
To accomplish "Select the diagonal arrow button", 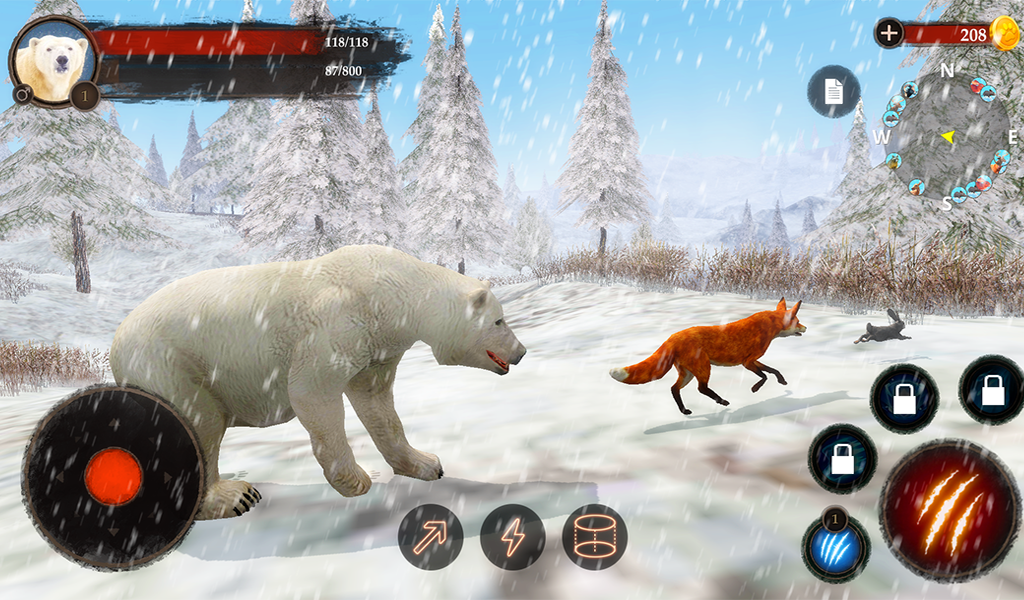I will (x=431, y=537).
